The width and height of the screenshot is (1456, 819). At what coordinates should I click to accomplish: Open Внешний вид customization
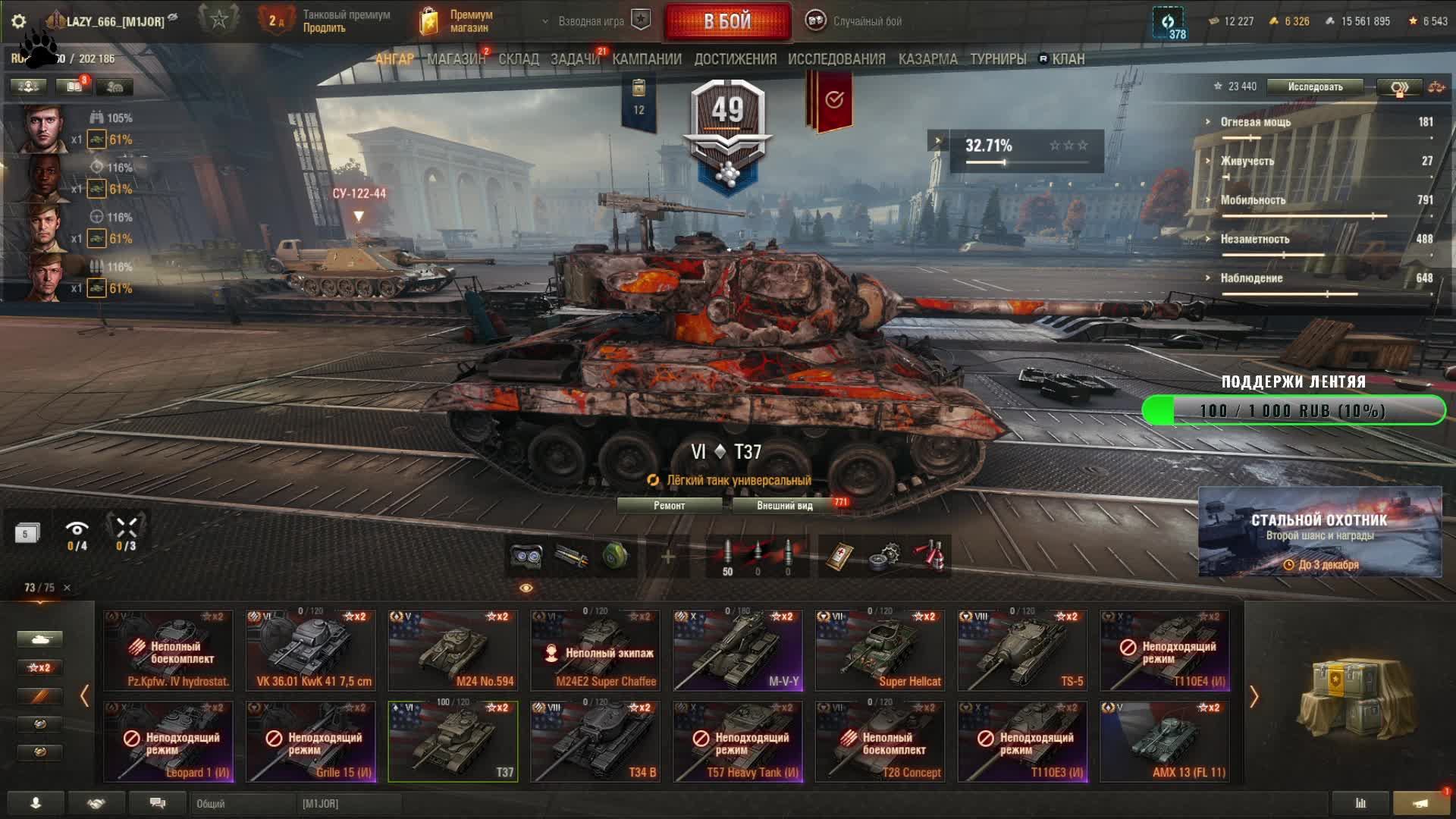point(785,506)
